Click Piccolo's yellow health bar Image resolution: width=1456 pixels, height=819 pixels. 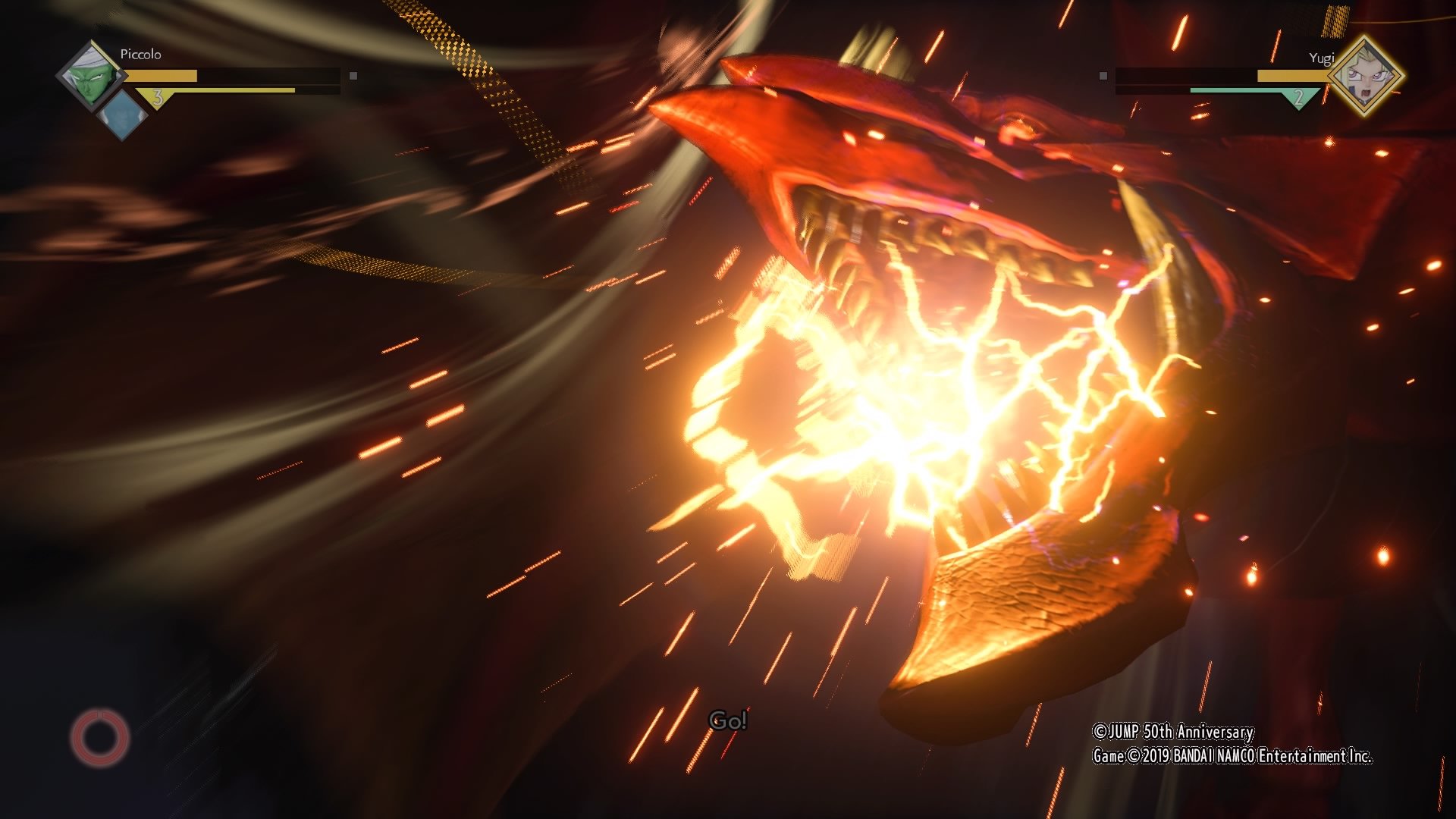163,75
